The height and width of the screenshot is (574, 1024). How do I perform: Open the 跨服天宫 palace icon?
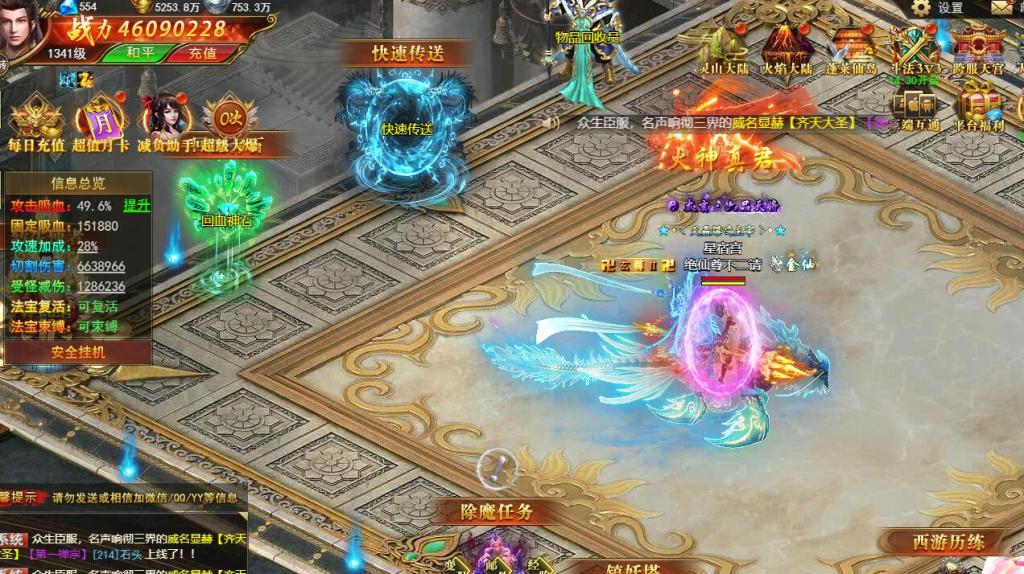click(977, 50)
